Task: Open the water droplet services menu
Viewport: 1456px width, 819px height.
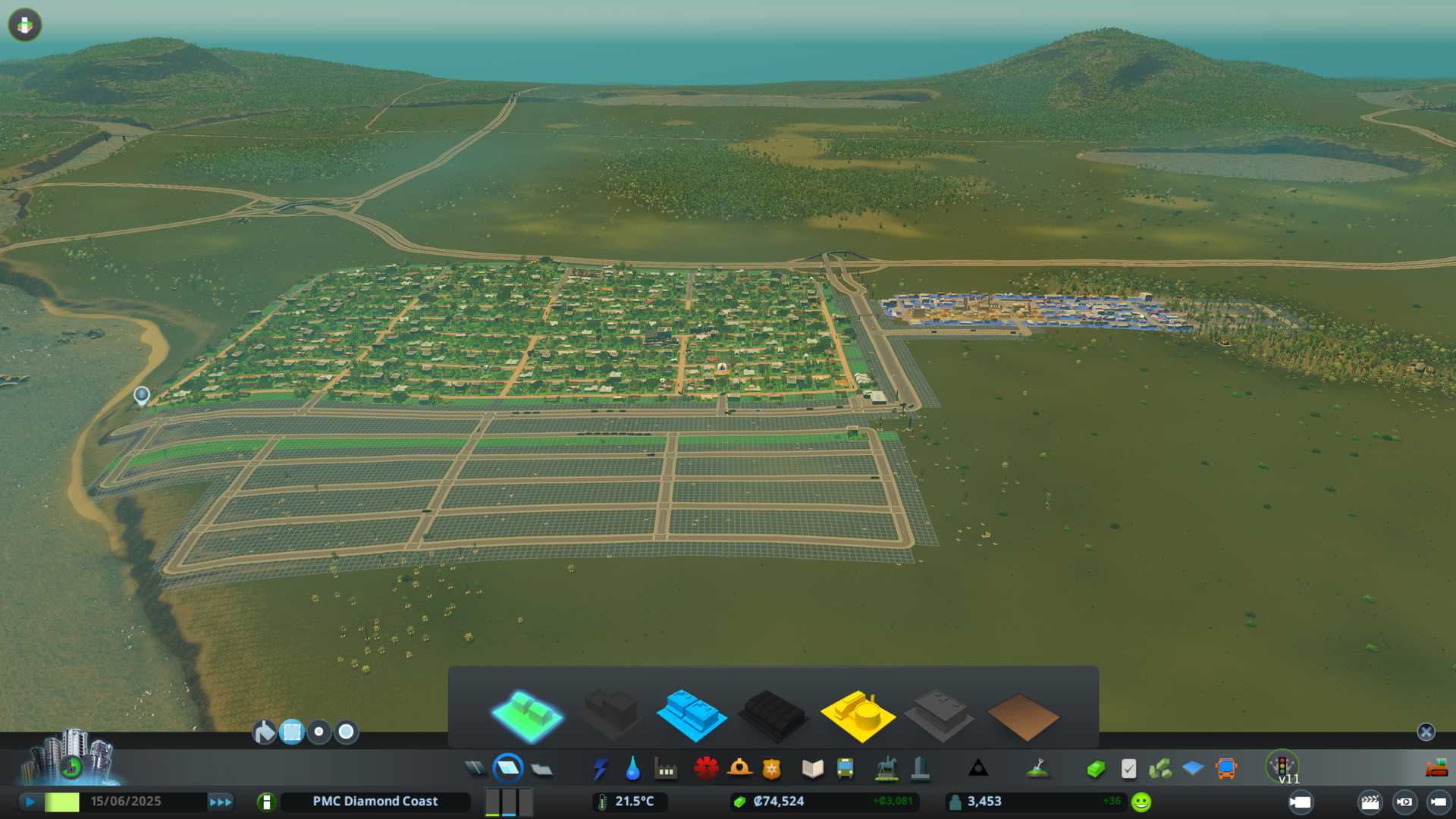Action: click(x=632, y=769)
